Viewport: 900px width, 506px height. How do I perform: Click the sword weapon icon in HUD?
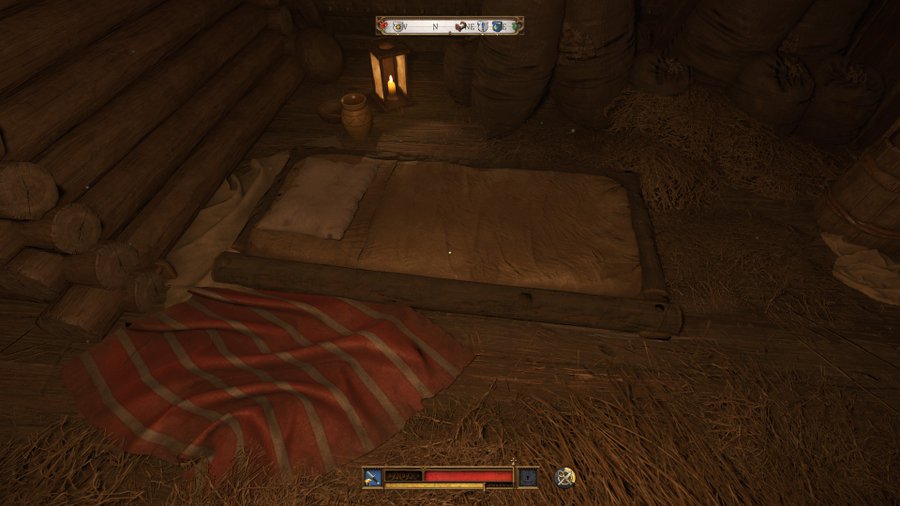pos(373,477)
